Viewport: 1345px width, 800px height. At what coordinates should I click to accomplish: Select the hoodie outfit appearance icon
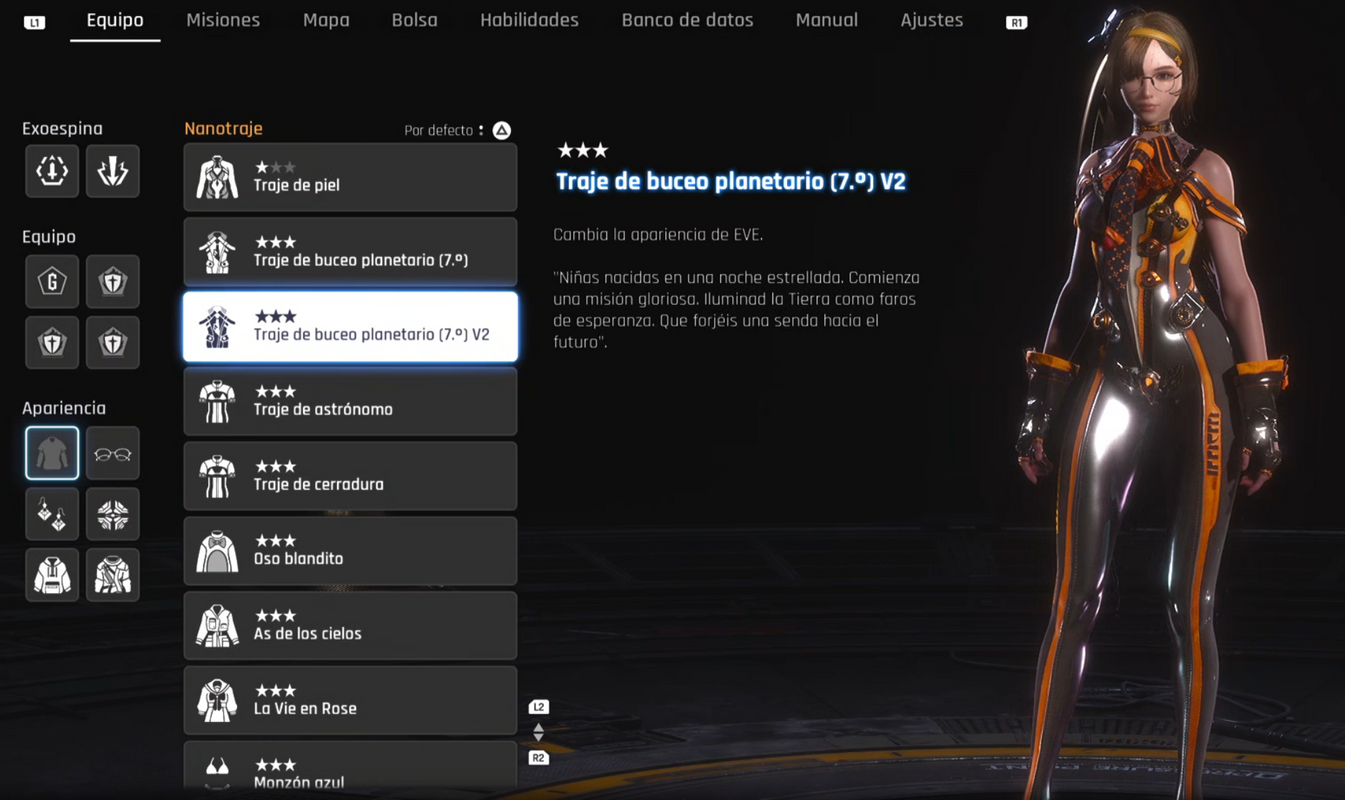tap(51, 574)
